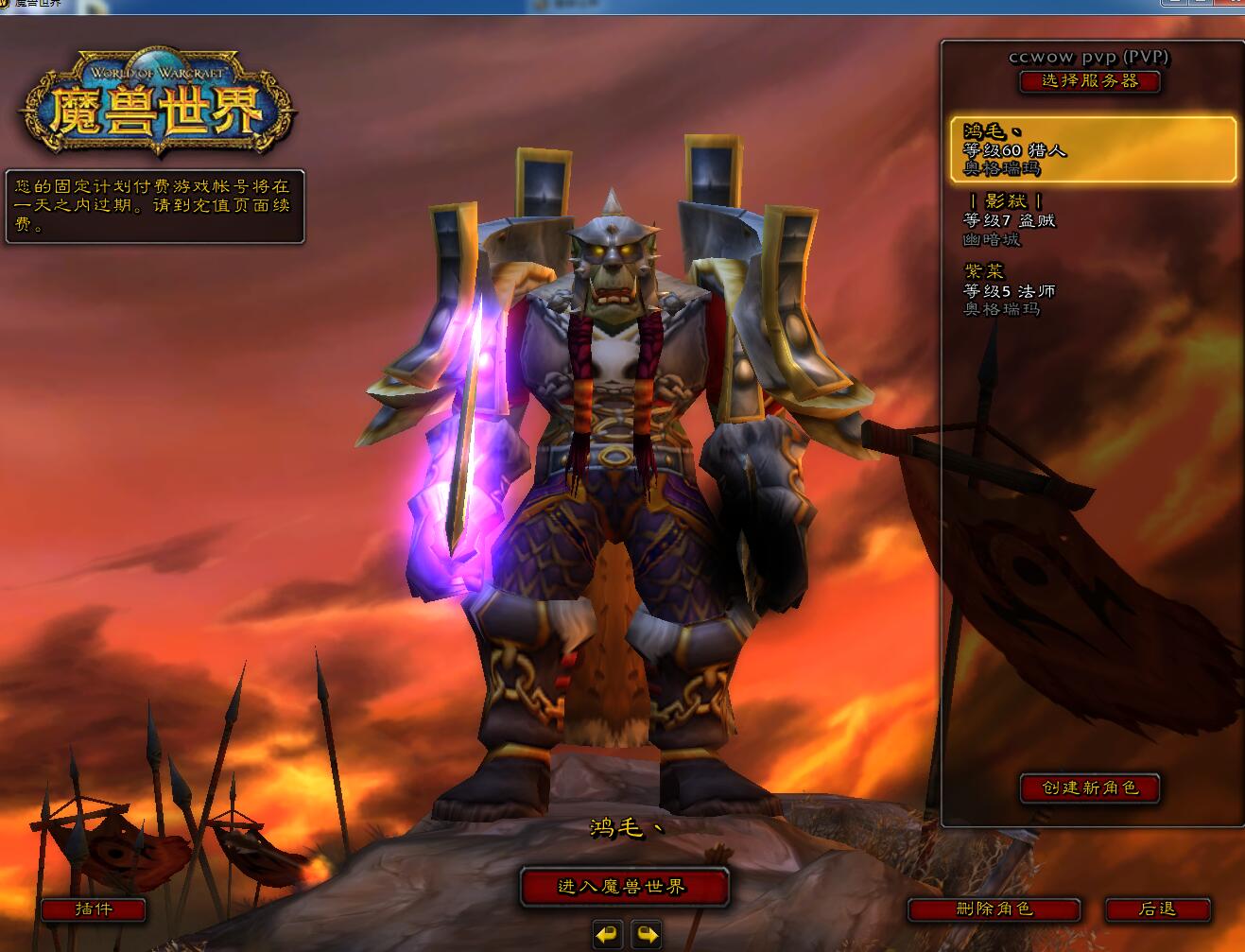Enter the world via 进入魔兽世界
This screenshot has height=952, width=1245.
pos(624,887)
